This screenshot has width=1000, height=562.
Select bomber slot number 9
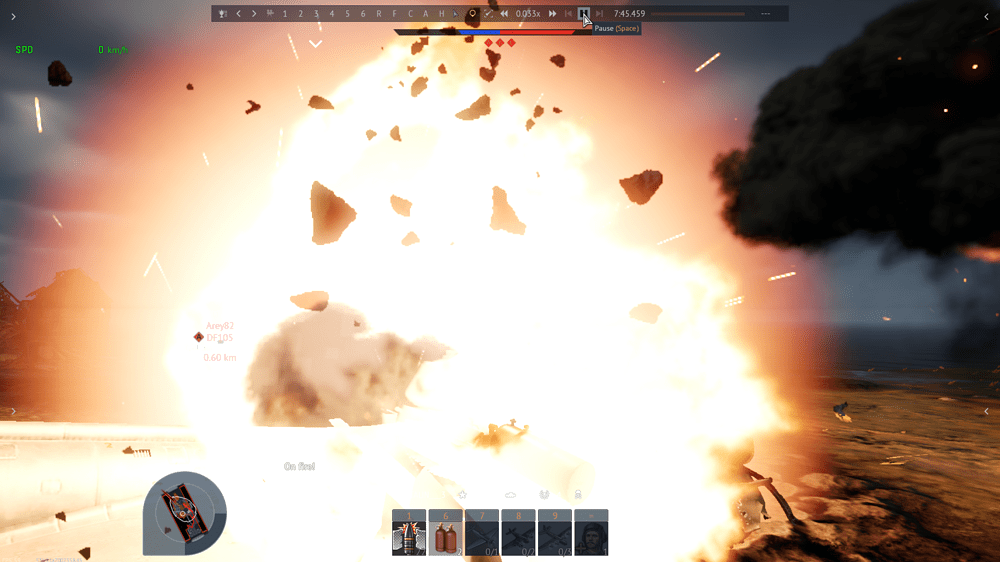coord(555,533)
